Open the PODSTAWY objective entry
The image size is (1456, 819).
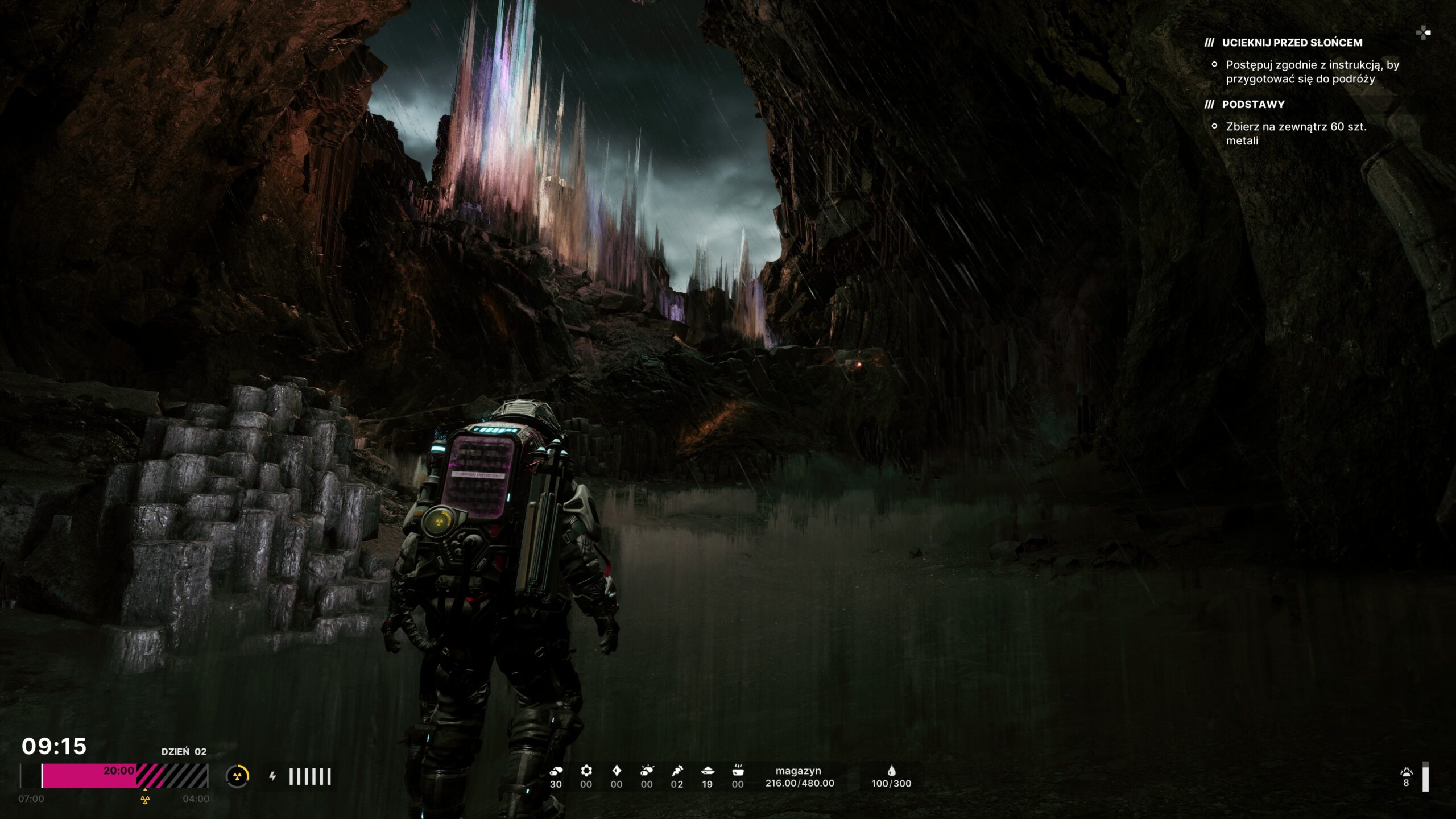(1253, 105)
